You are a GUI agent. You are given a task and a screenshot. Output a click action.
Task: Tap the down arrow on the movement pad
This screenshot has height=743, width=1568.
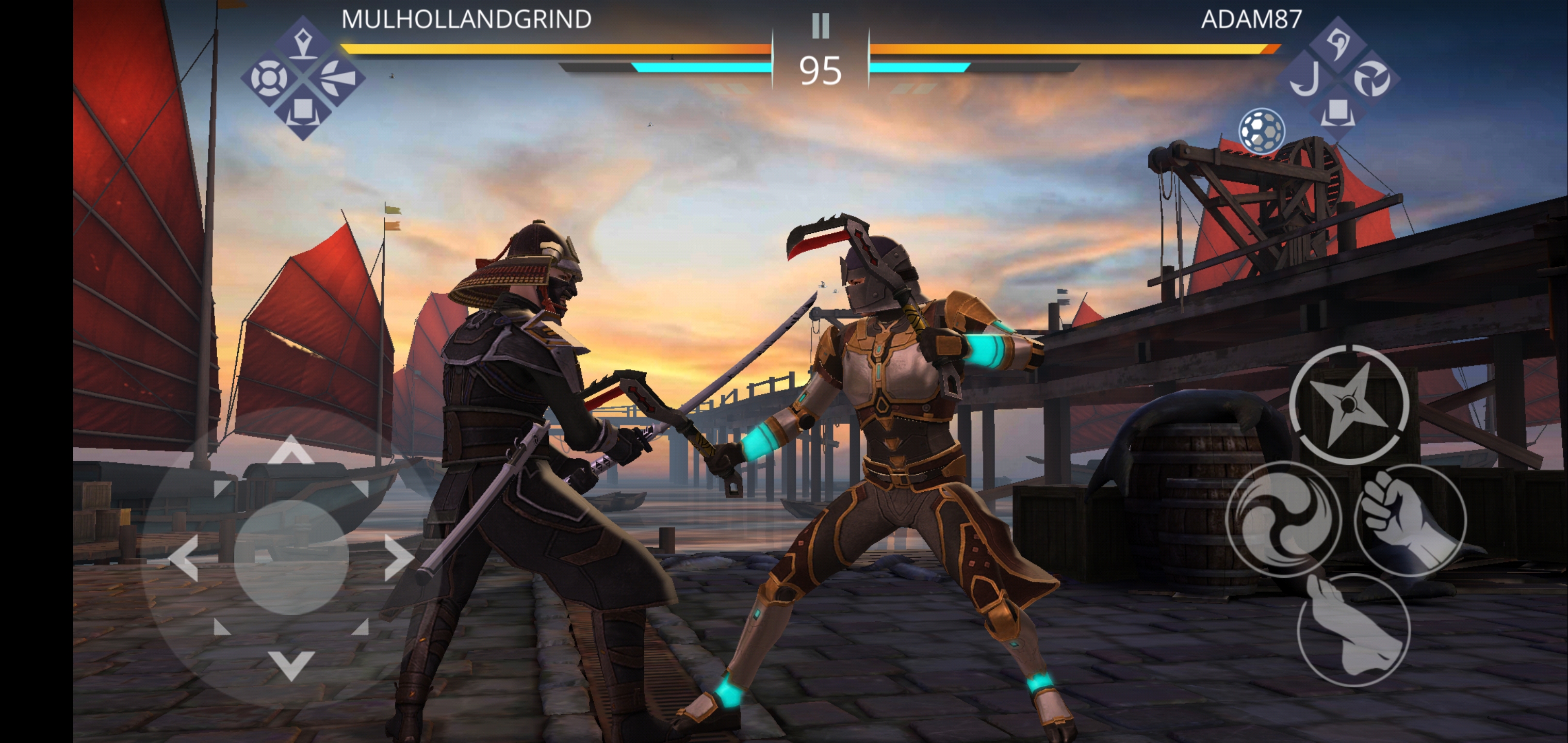[x=291, y=664]
